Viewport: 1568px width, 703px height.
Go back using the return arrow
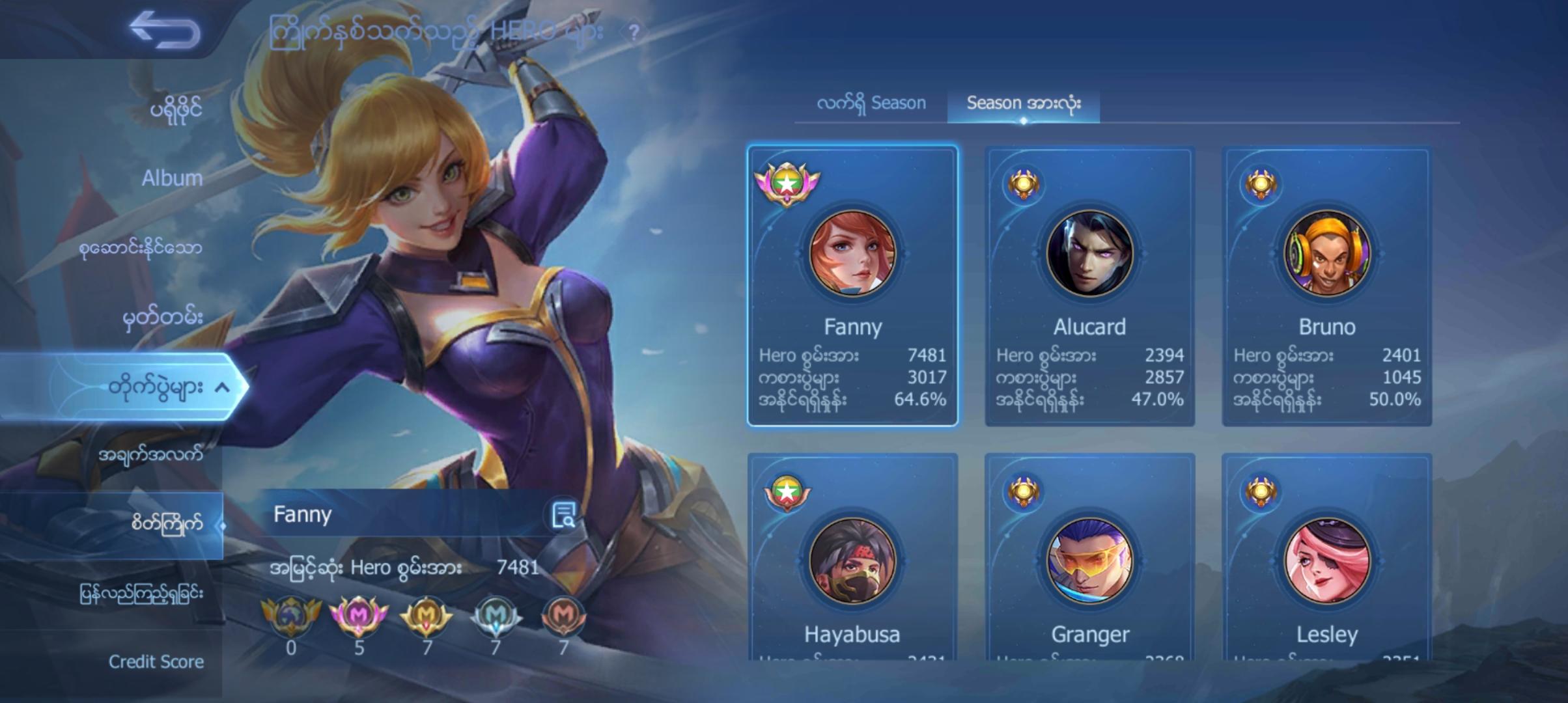164,30
